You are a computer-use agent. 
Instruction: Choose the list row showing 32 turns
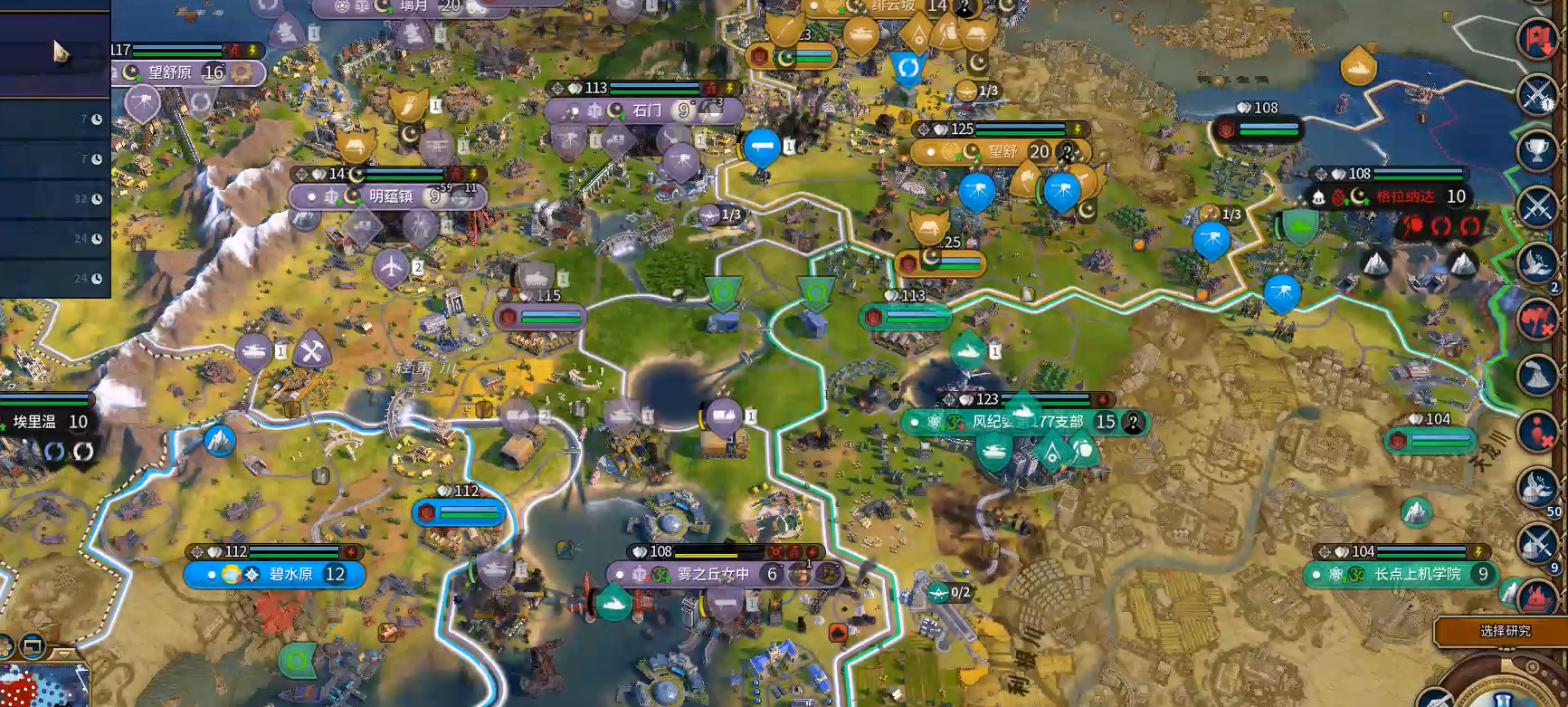pyautogui.click(x=54, y=198)
